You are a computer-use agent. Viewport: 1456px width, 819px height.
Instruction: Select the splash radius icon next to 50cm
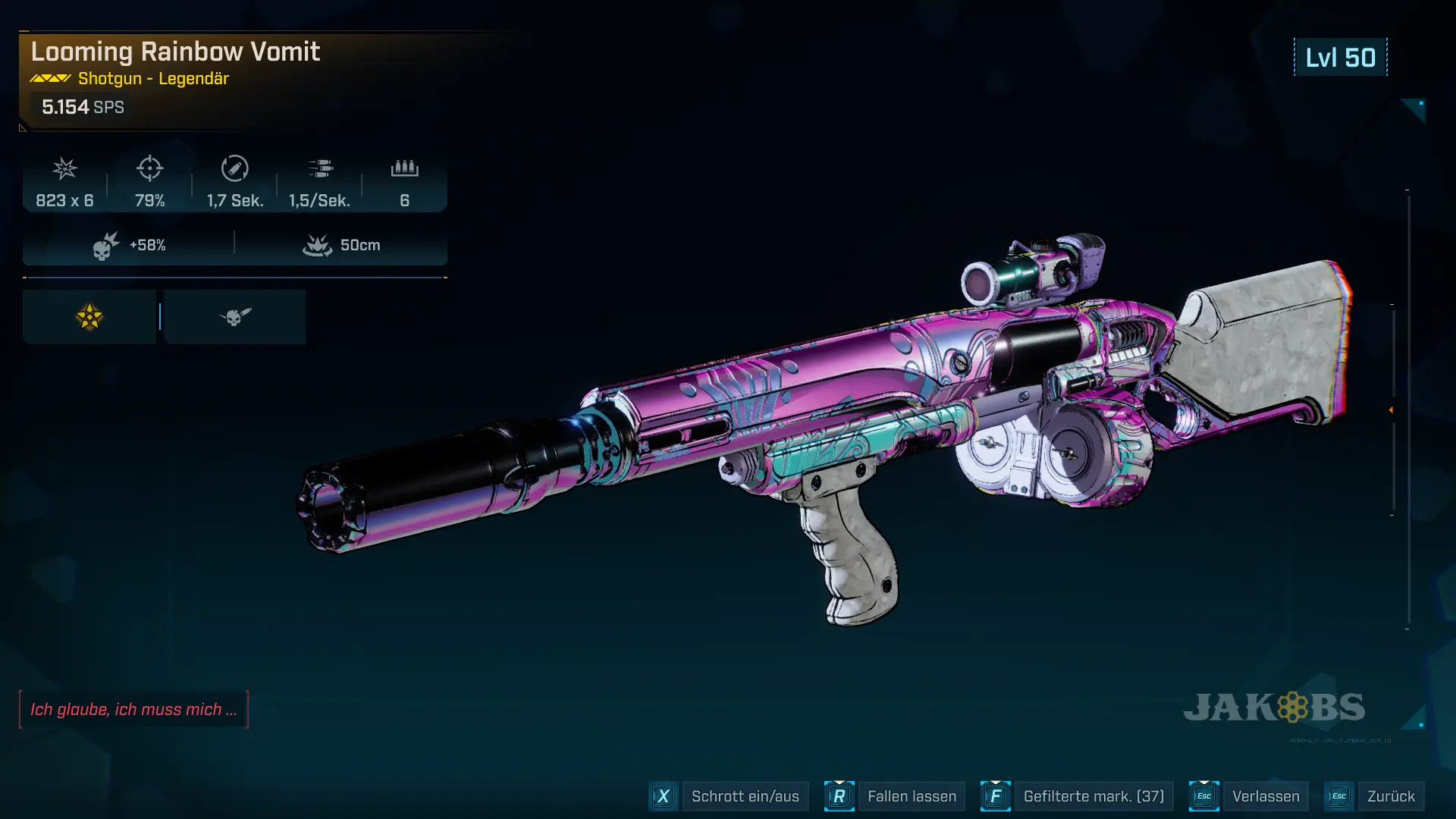[x=318, y=244]
